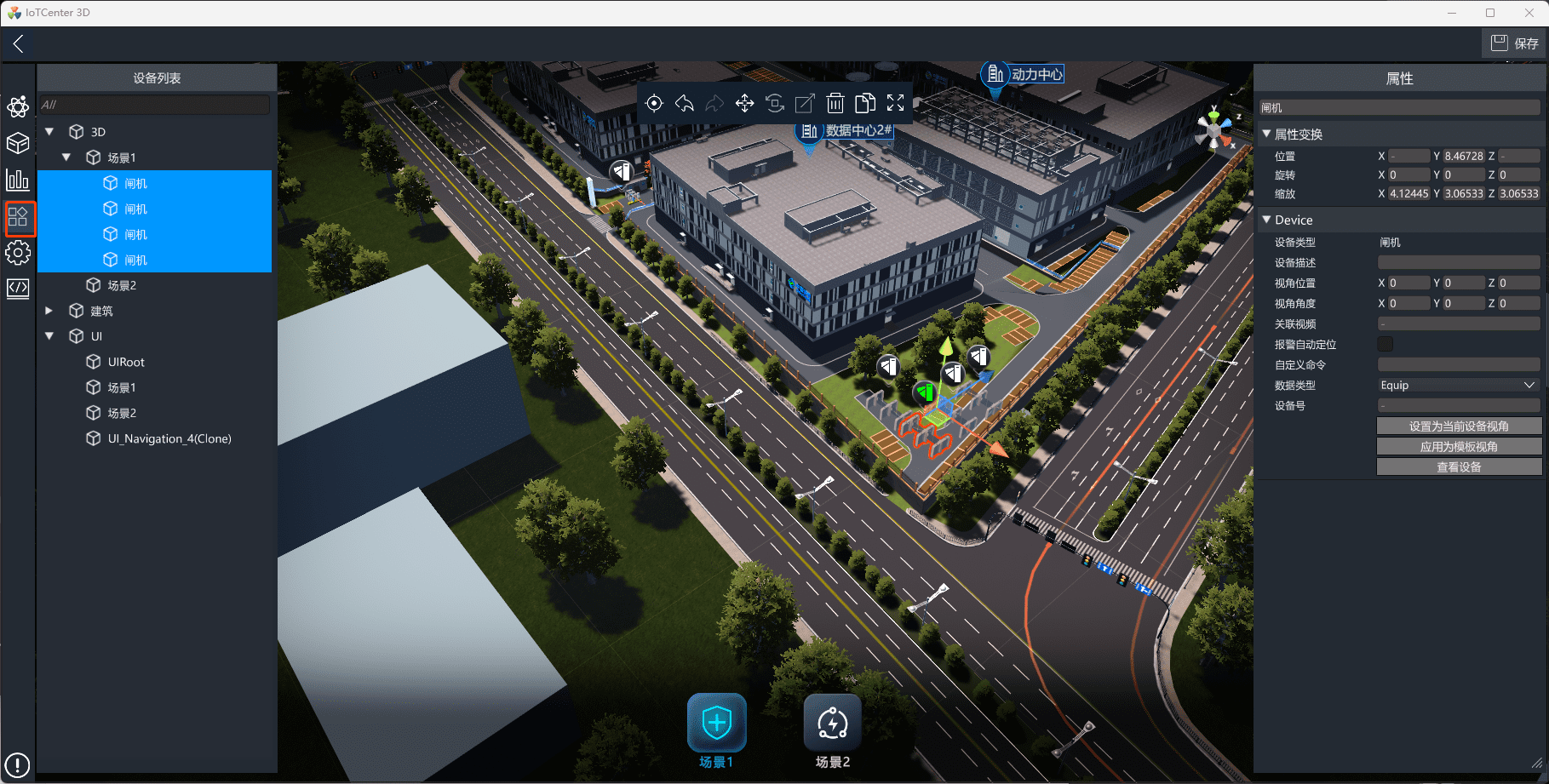
Task: Activate the four-arrow move tool
Action: [744, 103]
